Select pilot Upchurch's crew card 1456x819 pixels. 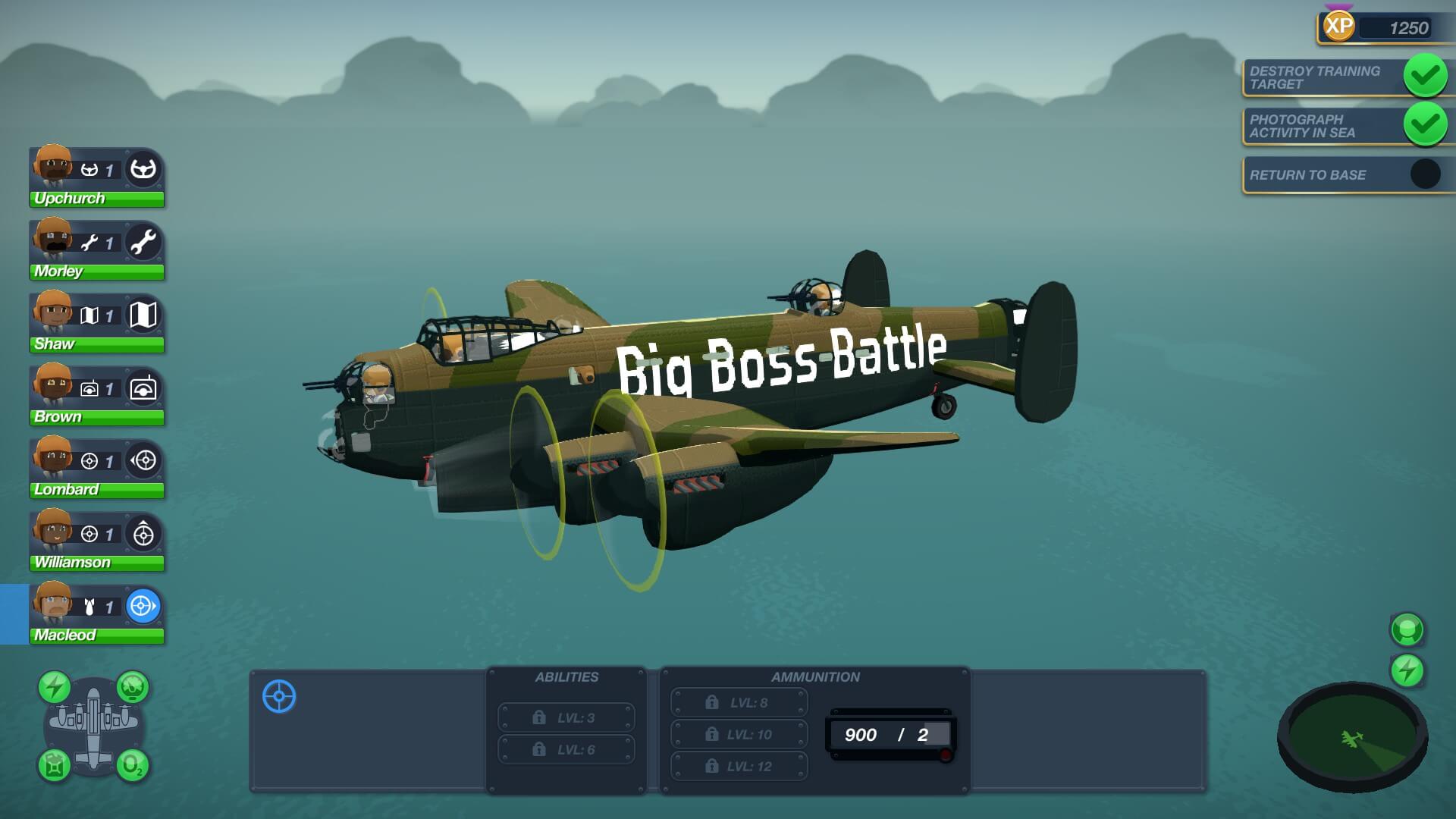(96, 177)
